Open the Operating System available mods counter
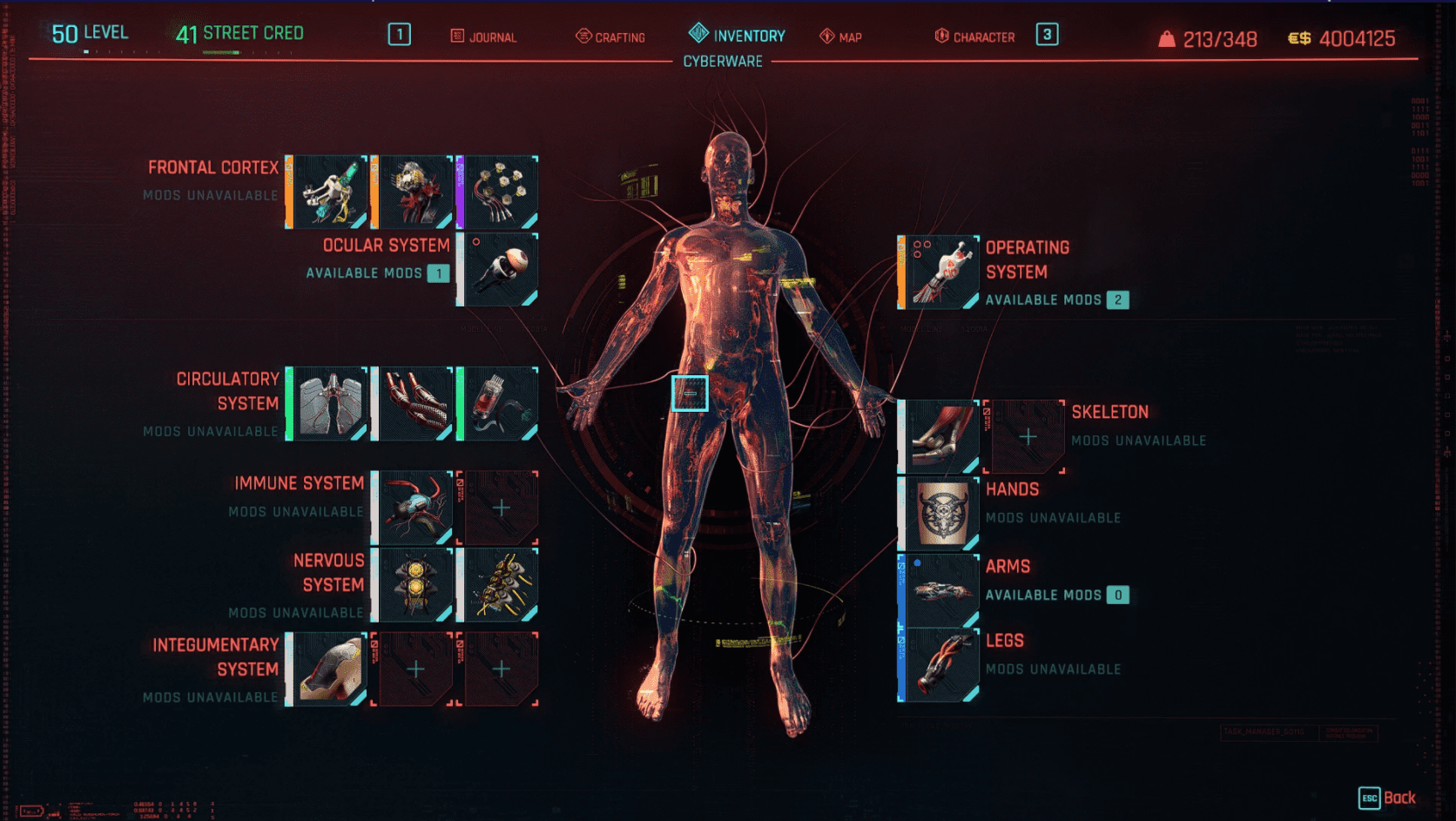 [1118, 299]
